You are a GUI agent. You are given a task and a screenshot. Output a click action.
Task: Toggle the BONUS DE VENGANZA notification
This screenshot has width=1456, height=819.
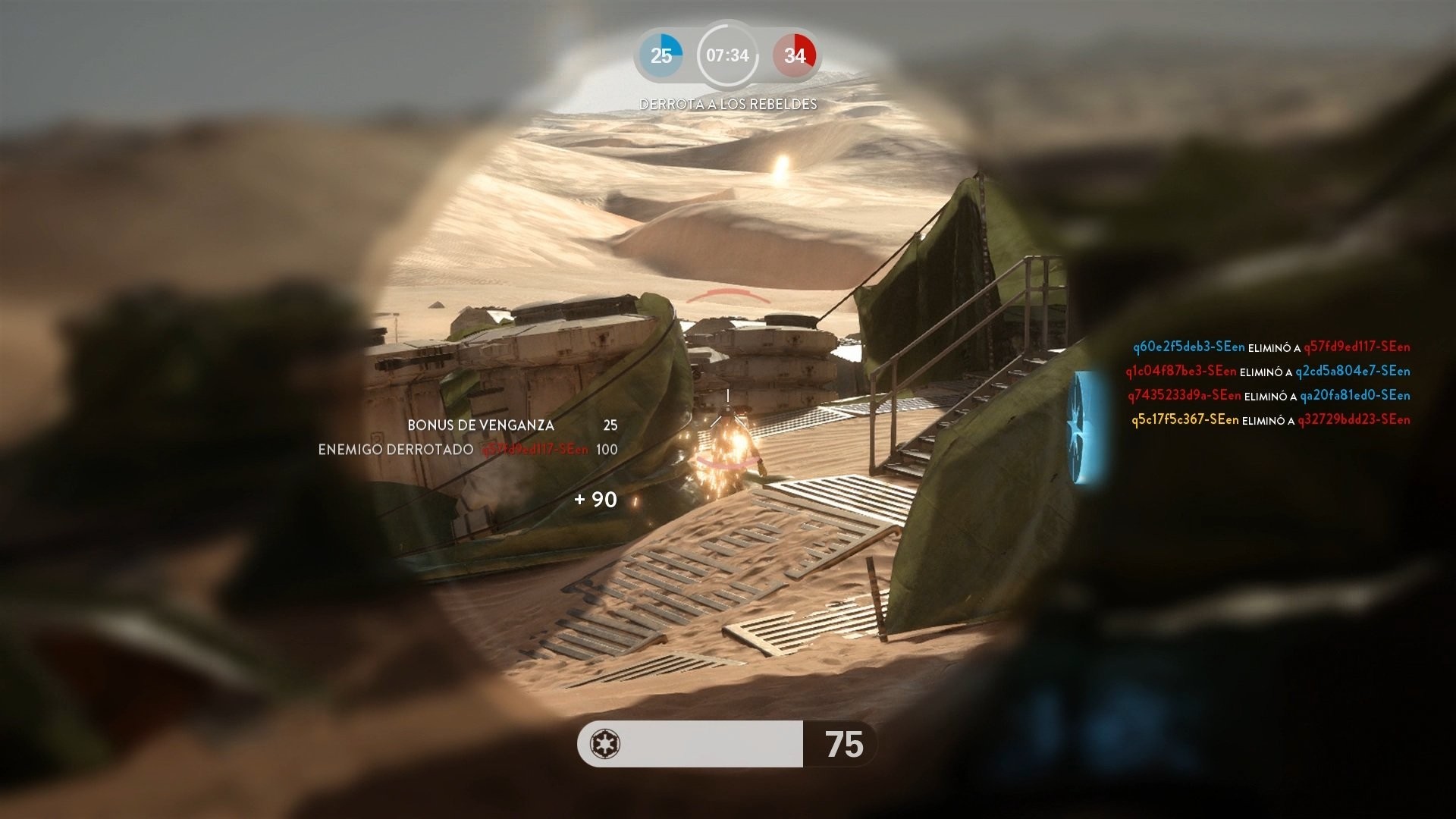[x=479, y=425]
